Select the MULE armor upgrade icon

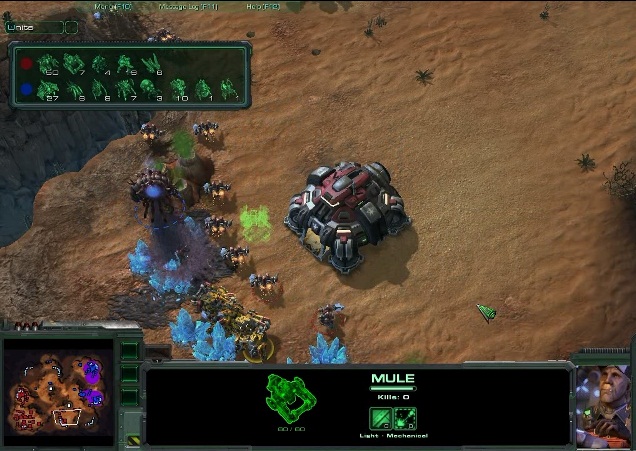point(405,418)
